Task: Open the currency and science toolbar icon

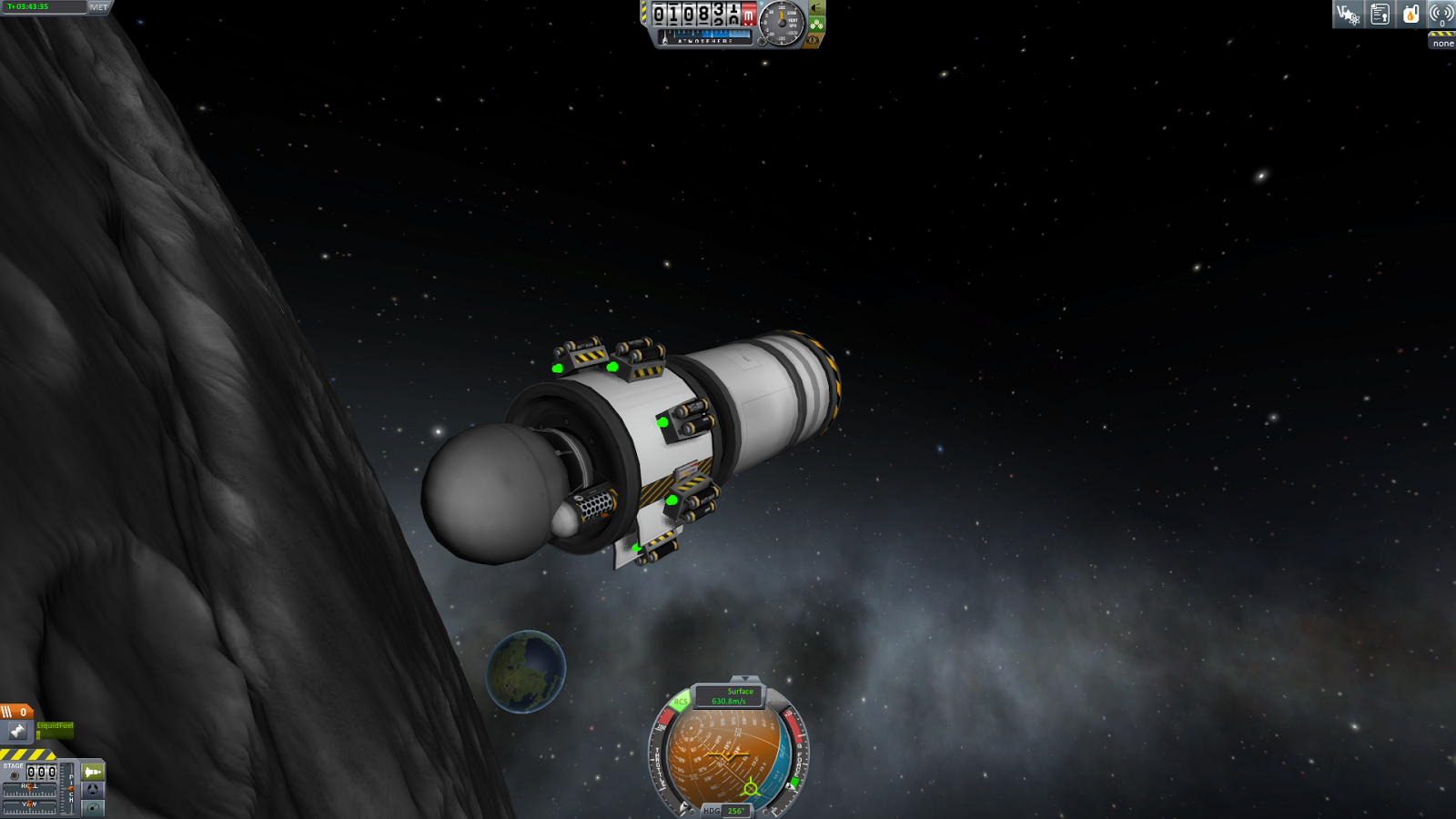Action: click(1348, 15)
